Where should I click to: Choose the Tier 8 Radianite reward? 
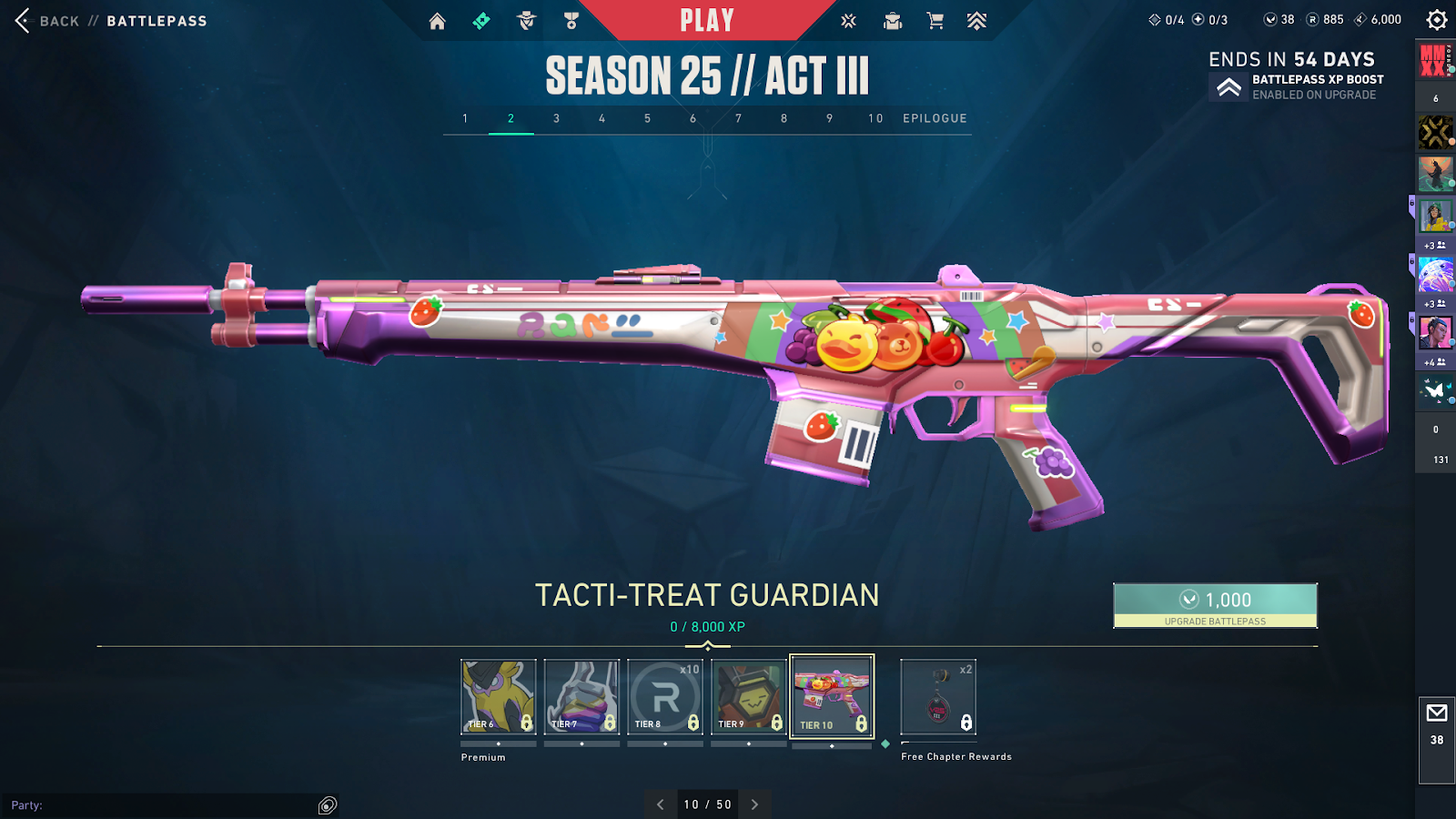click(665, 697)
